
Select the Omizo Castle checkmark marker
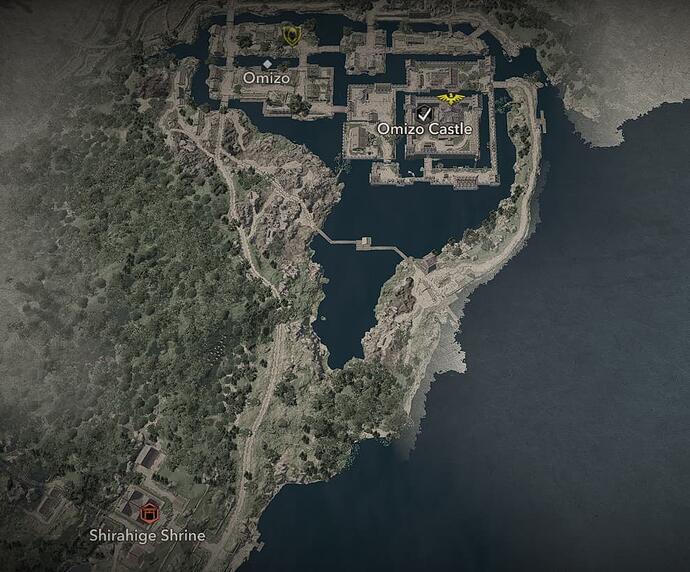(425, 112)
